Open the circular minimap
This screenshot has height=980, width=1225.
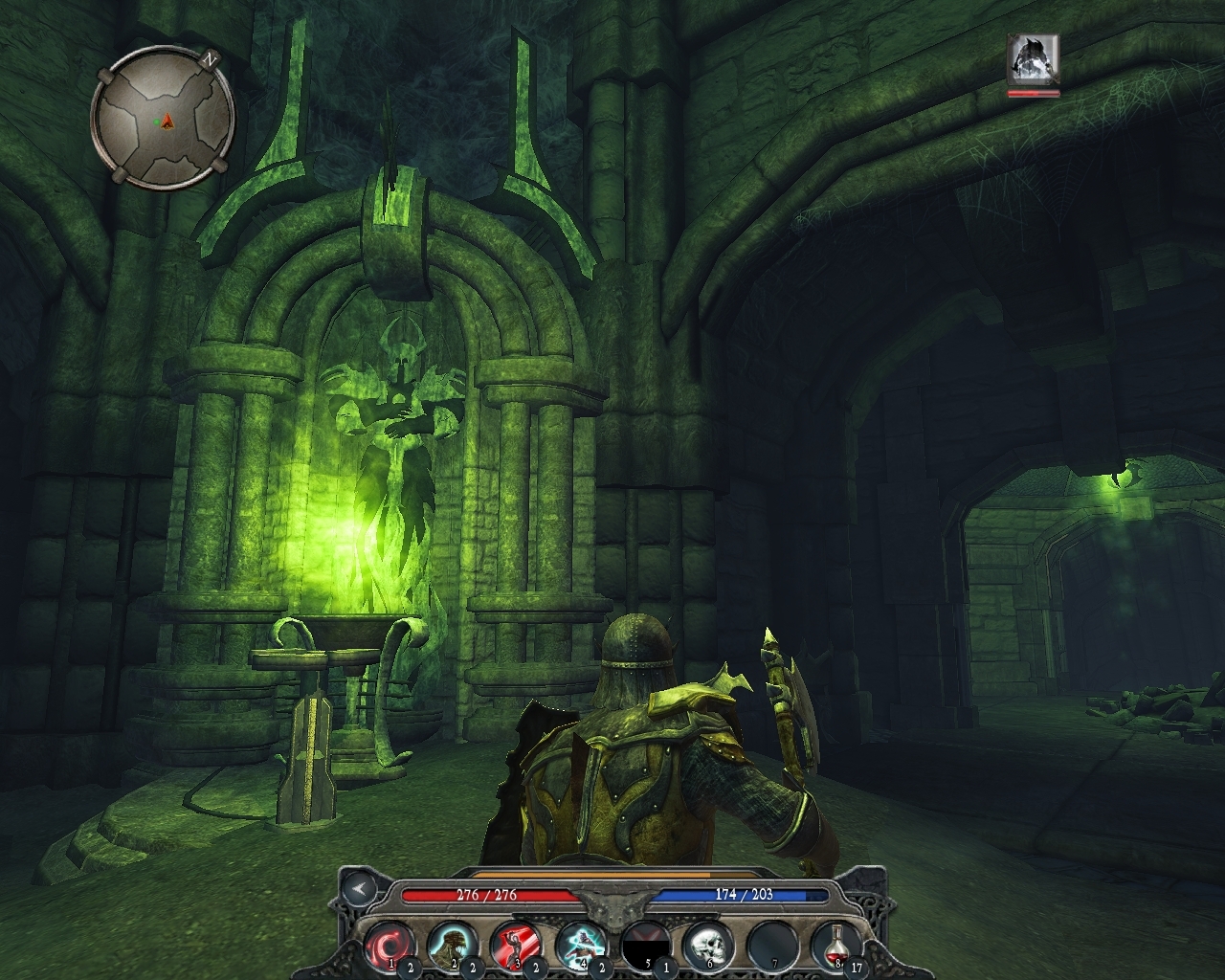(x=163, y=119)
